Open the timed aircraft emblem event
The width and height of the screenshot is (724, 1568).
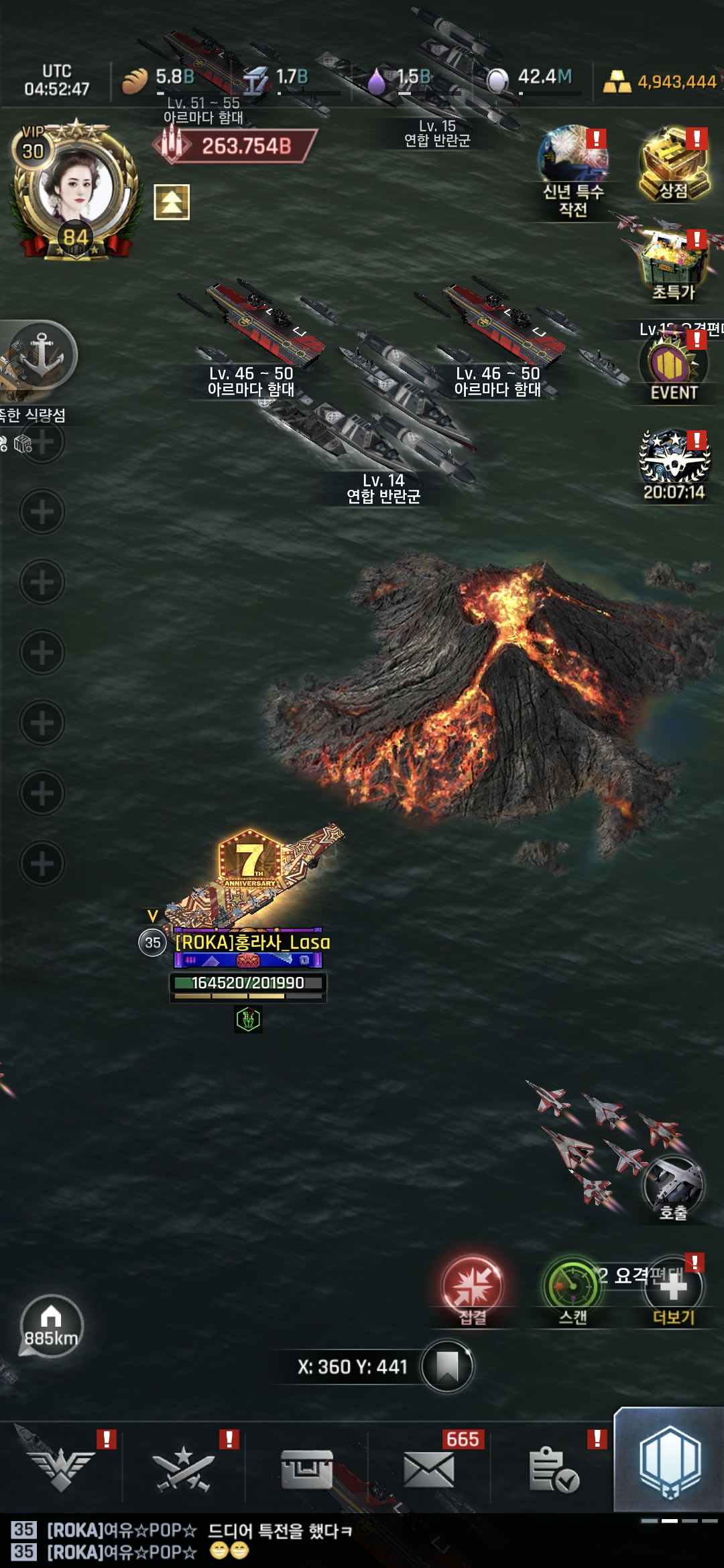tap(674, 464)
